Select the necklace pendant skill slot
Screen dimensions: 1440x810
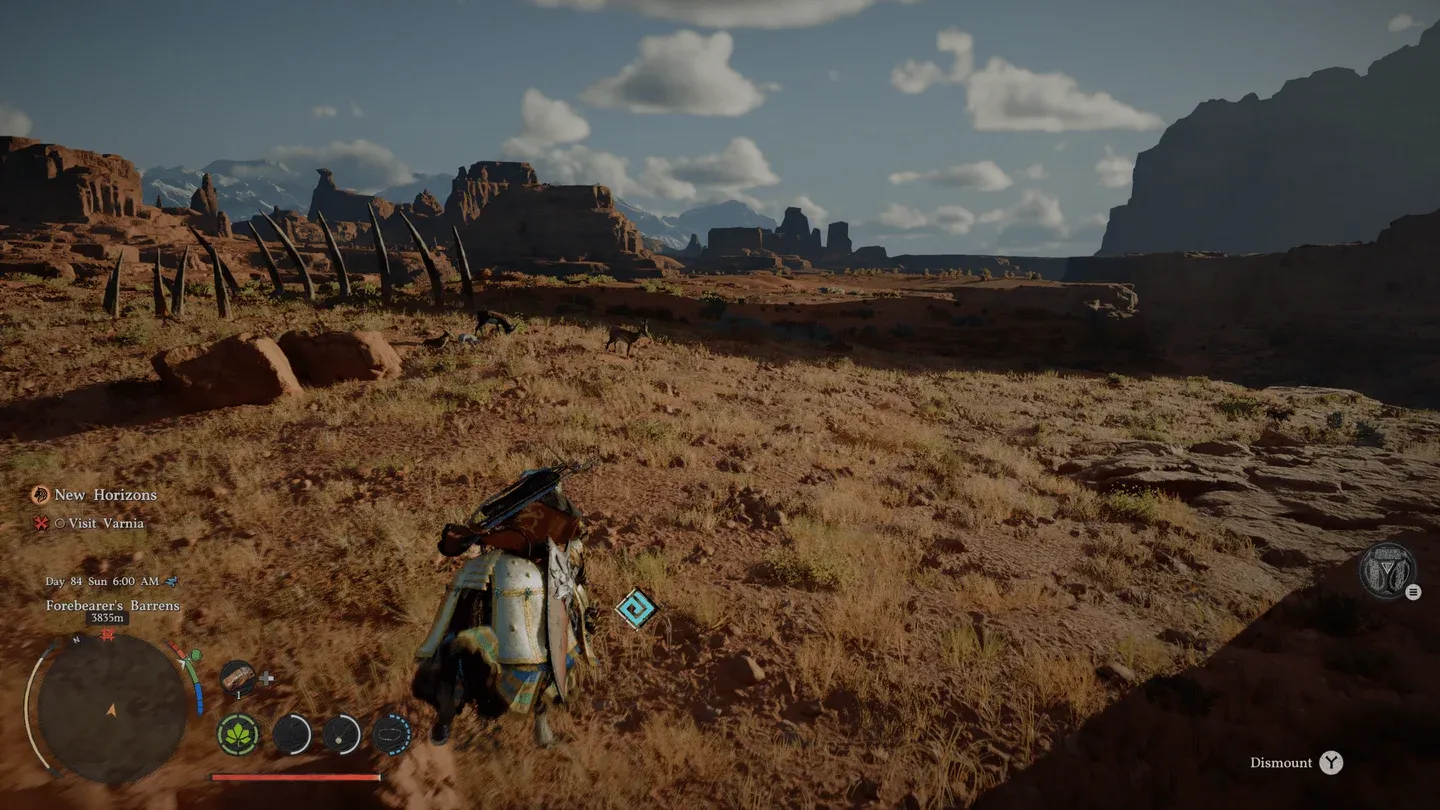pyautogui.click(x=342, y=735)
